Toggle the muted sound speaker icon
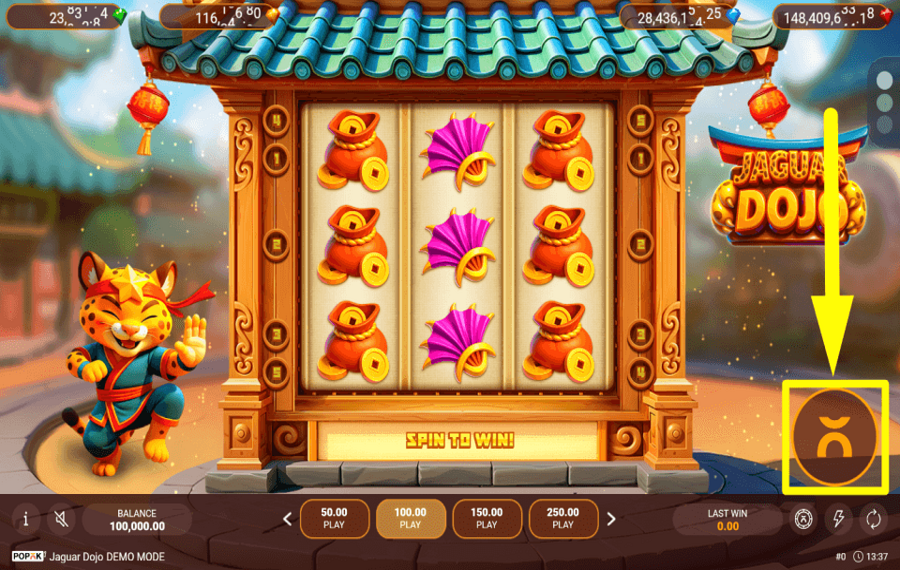Screen dimensions: 900x570 [62, 519]
